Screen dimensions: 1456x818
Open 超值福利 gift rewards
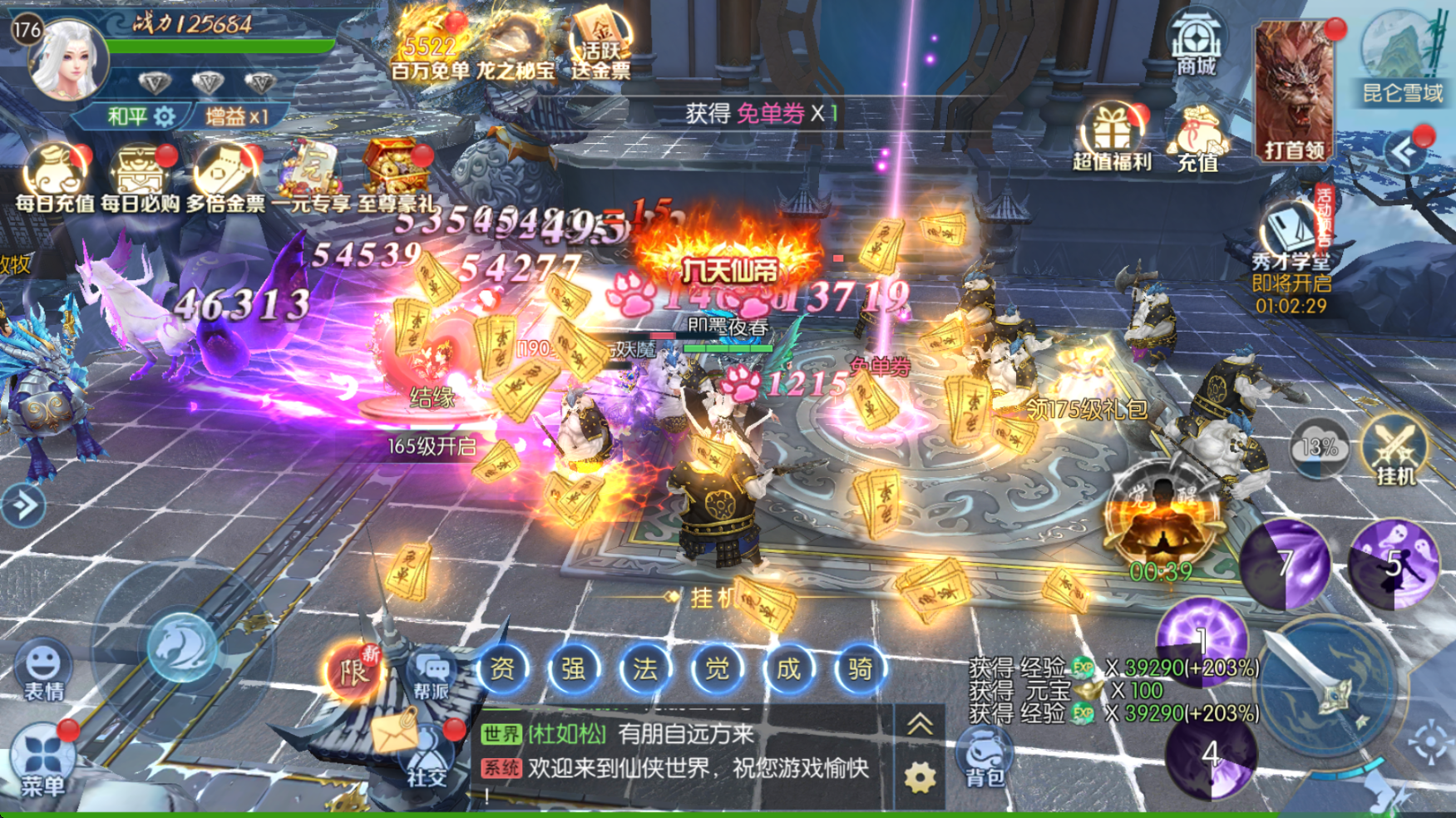[x=1111, y=136]
